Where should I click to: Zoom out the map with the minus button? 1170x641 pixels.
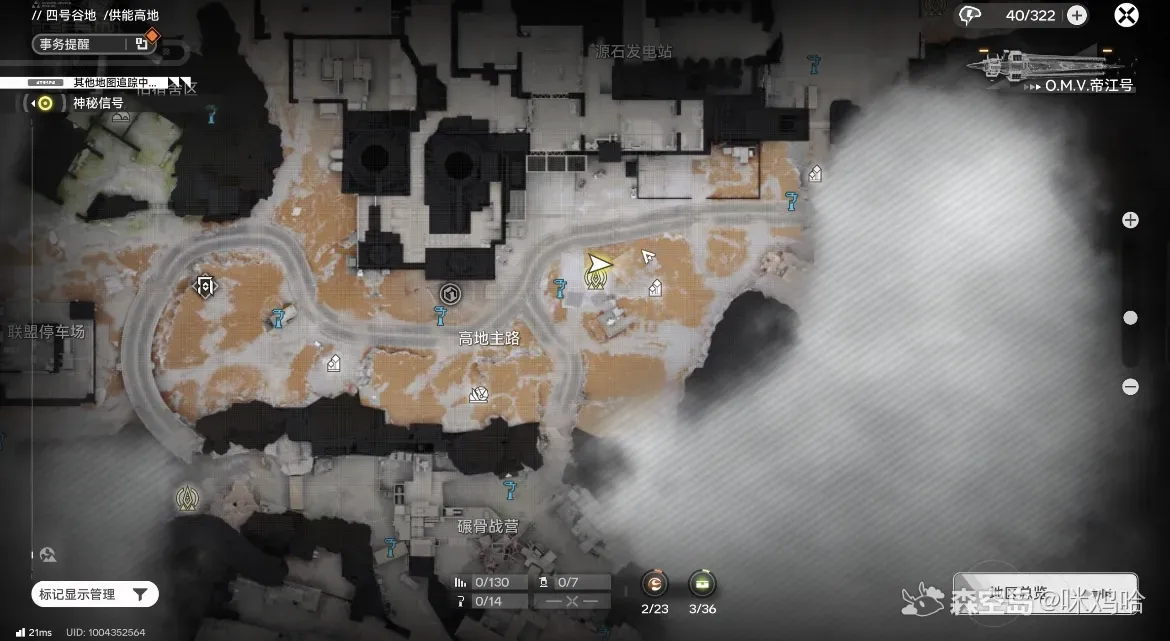click(1130, 387)
